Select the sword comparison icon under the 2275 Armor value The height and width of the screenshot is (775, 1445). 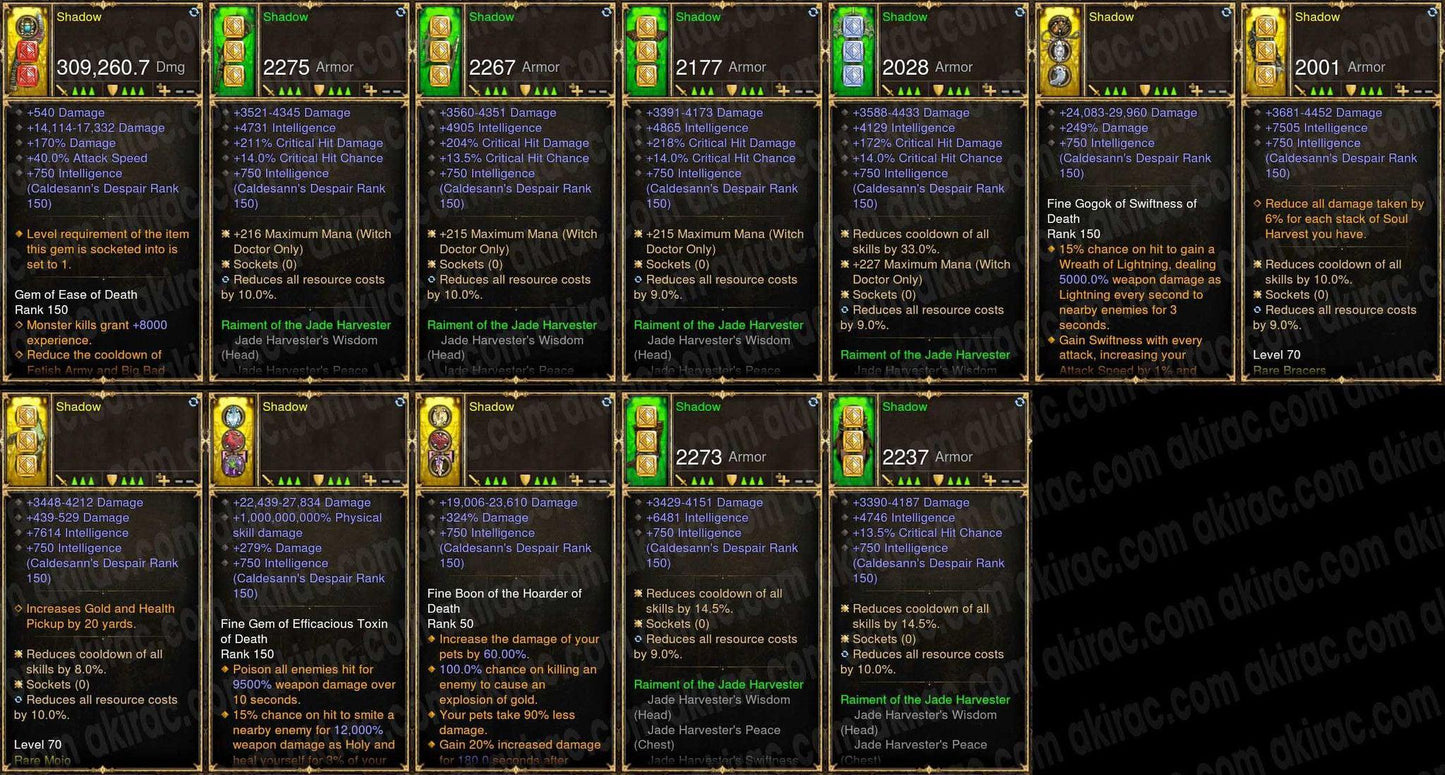click(x=267, y=88)
